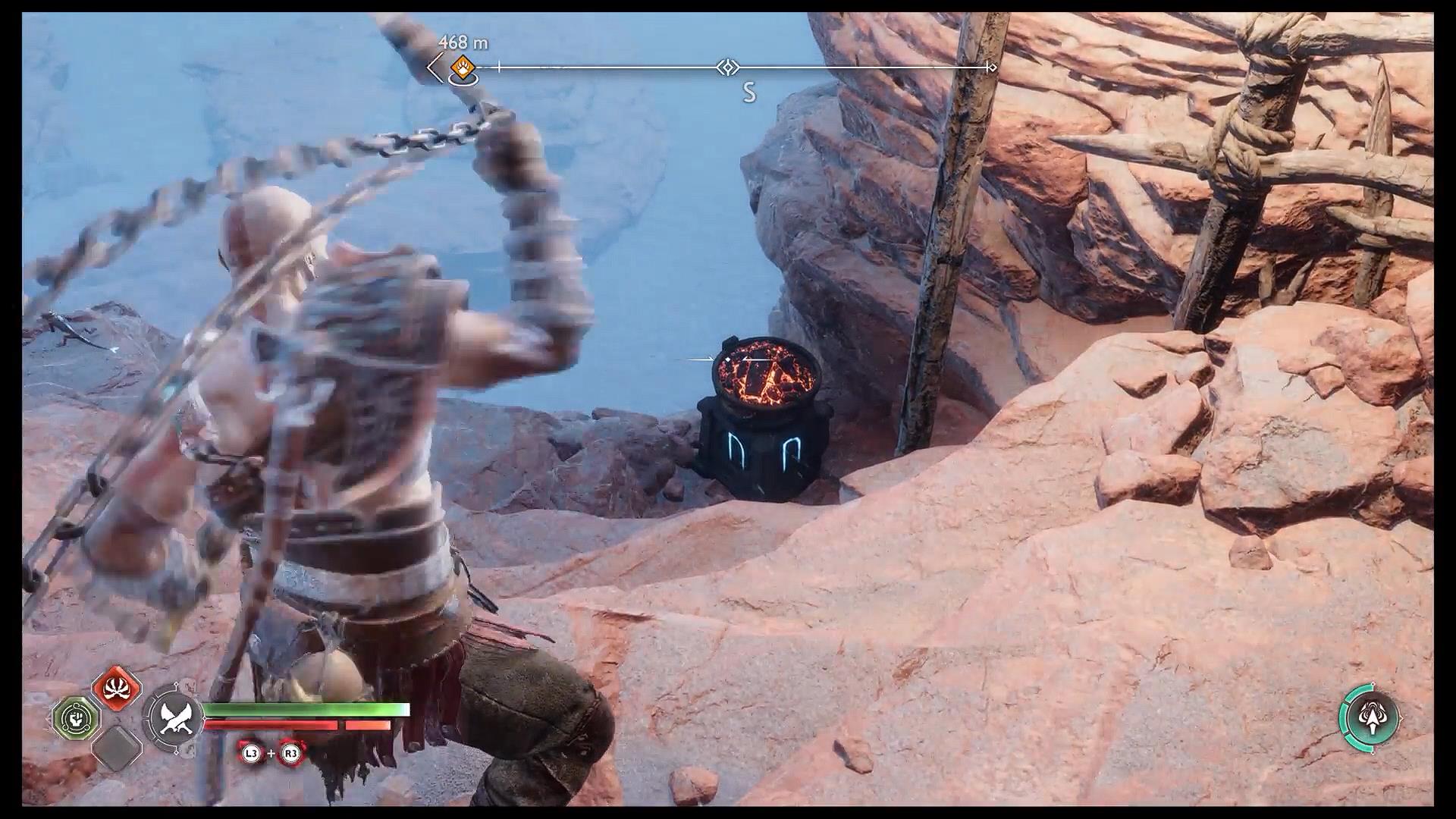Select the orange paw-print quest marker
Image resolution: width=1456 pixels, height=819 pixels.
[x=462, y=67]
